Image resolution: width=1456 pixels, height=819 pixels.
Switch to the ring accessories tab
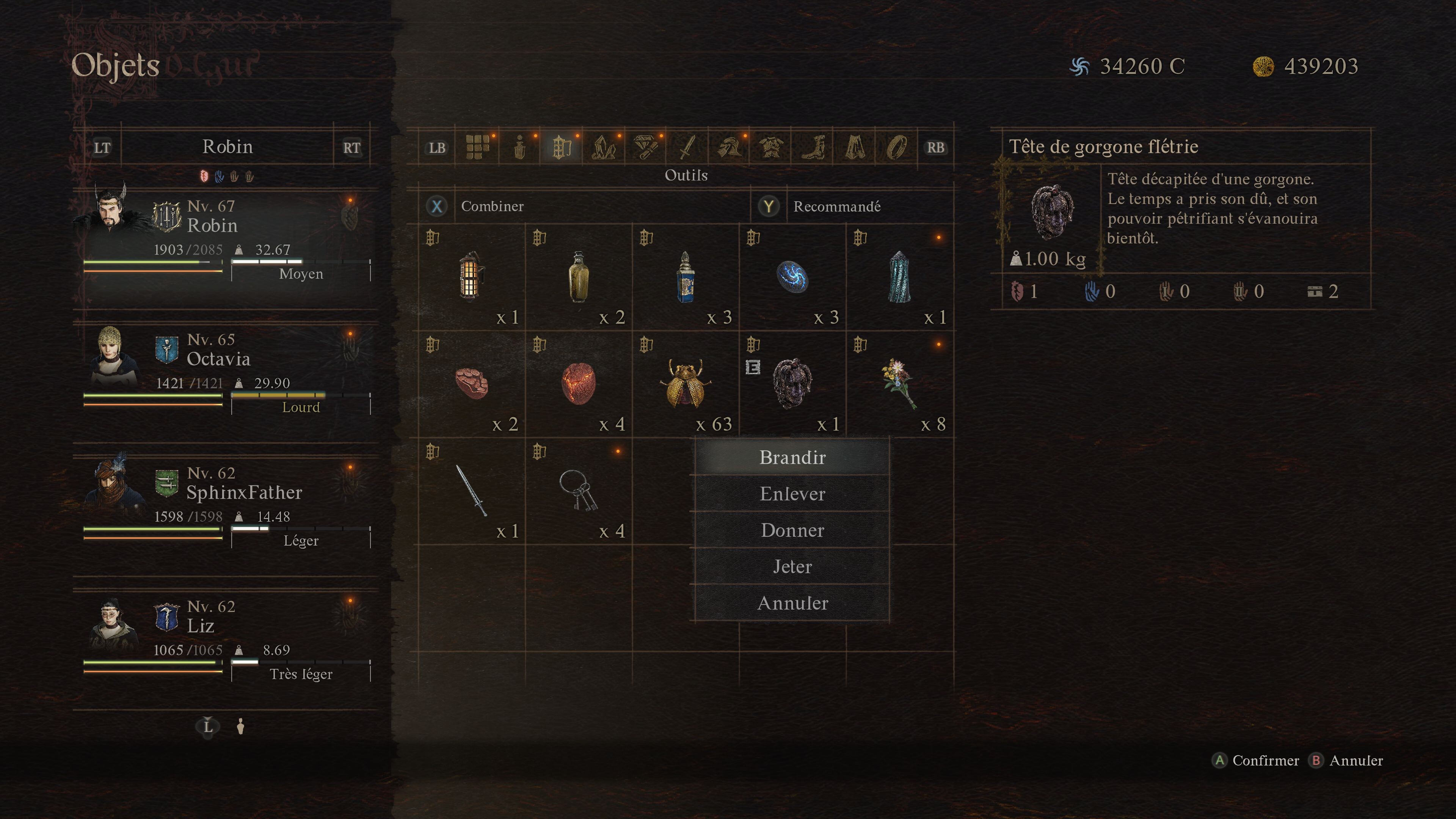tap(896, 147)
